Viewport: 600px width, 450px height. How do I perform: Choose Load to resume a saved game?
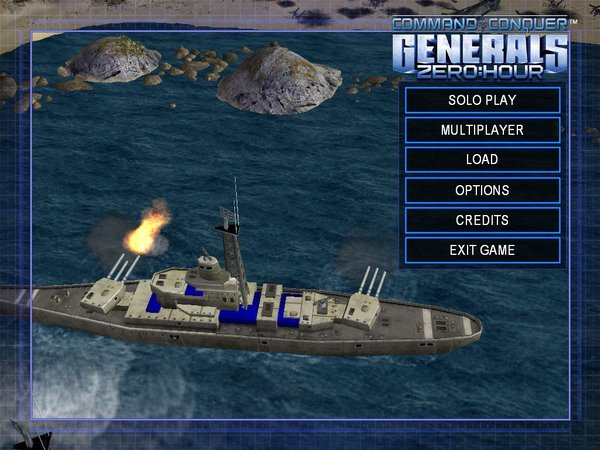[x=482, y=160]
